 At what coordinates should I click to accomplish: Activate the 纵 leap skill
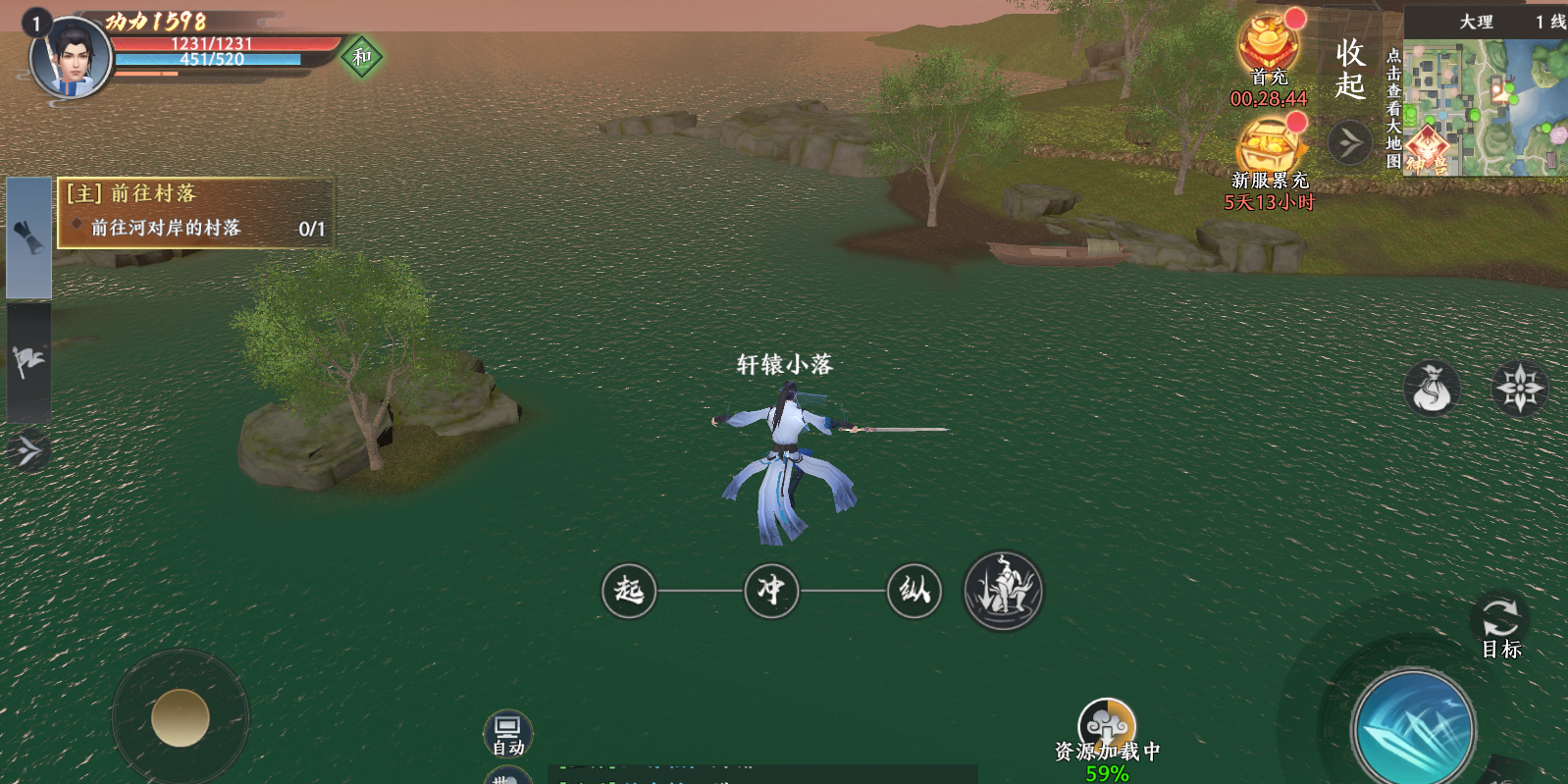pos(915,591)
